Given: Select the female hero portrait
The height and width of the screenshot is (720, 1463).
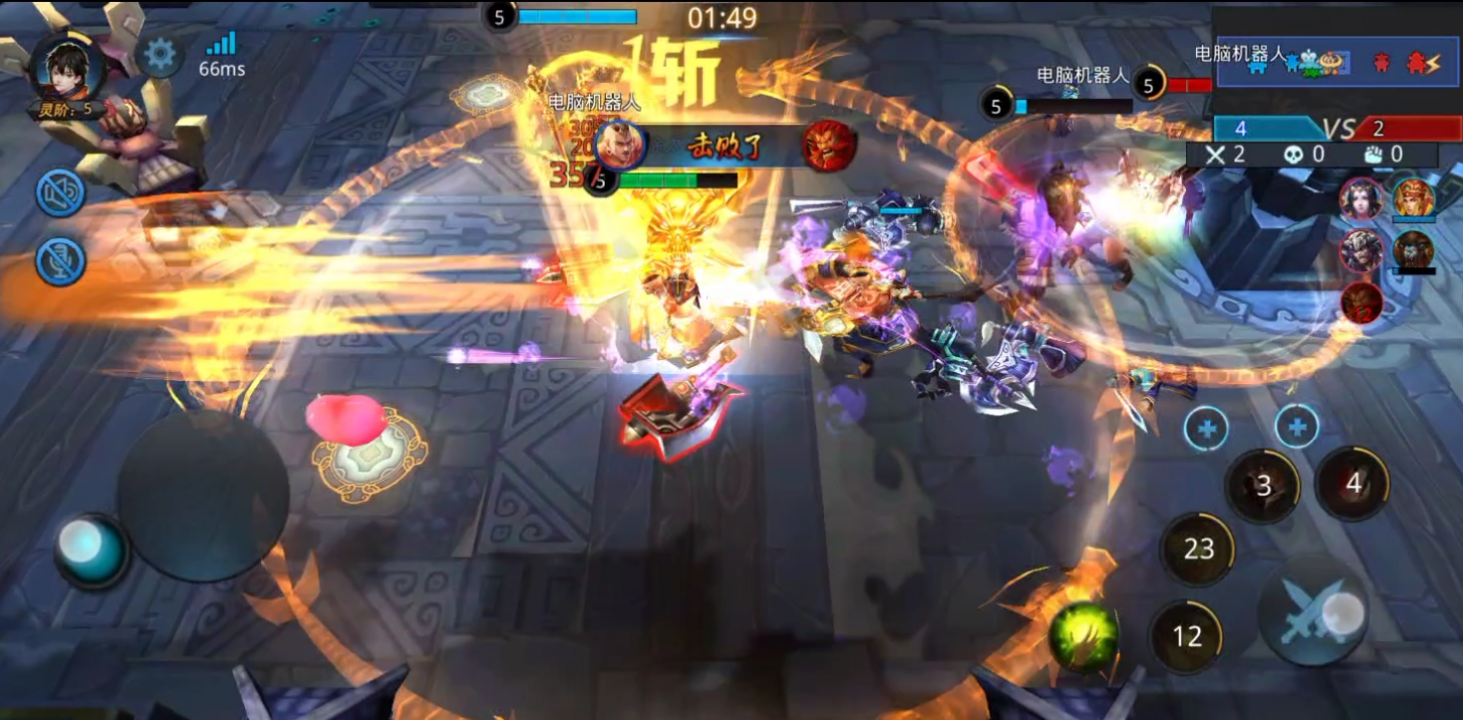Looking at the screenshot, I should point(1361,199).
